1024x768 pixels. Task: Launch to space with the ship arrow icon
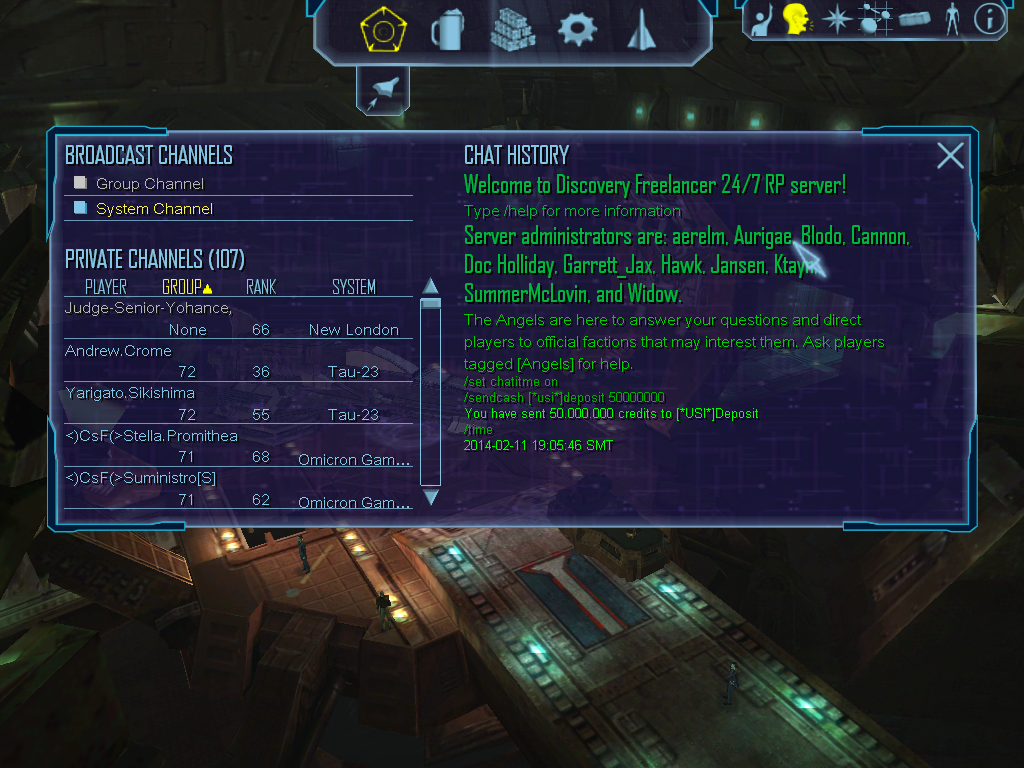click(640, 31)
